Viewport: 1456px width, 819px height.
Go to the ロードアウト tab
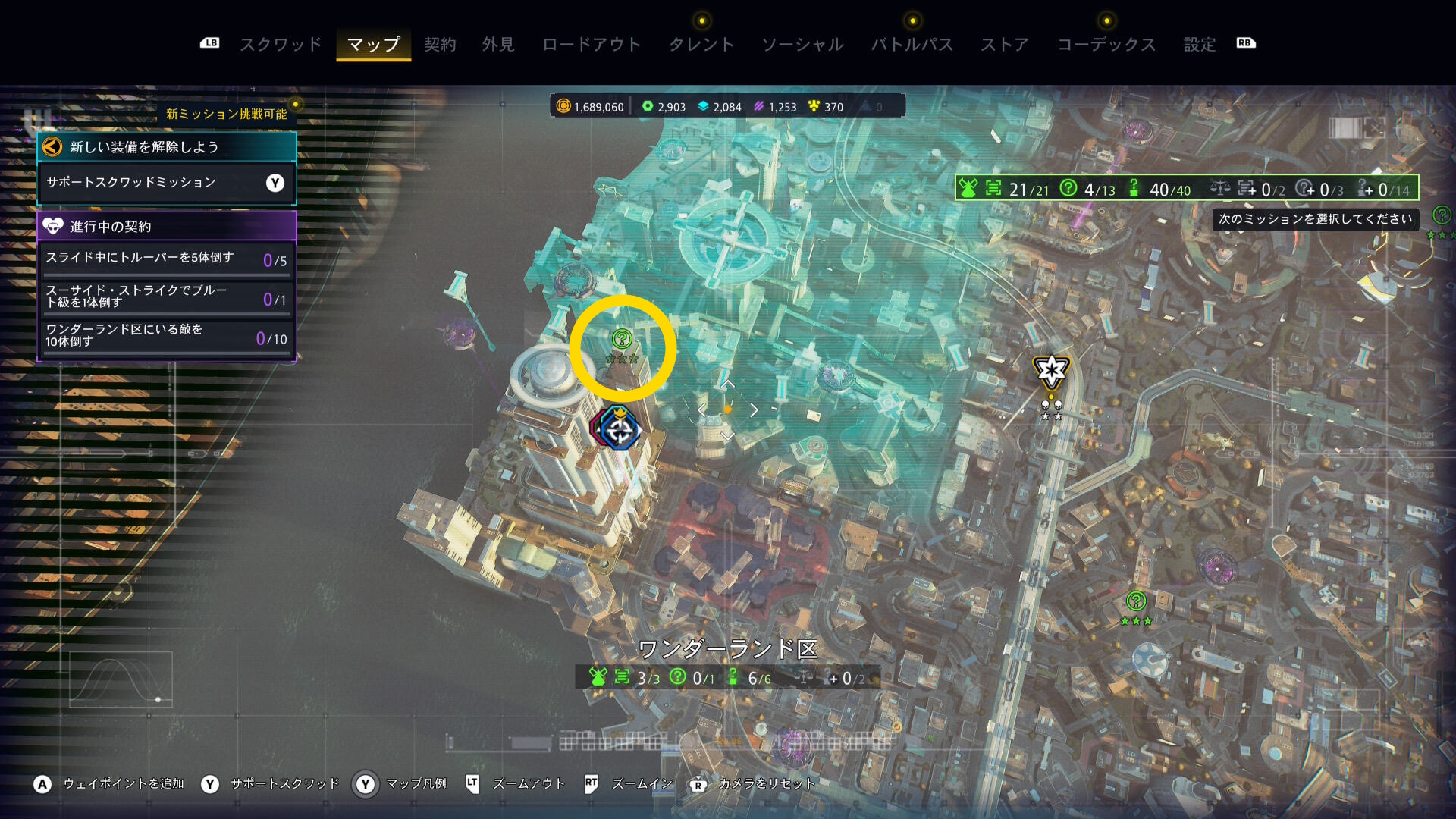[x=591, y=45]
